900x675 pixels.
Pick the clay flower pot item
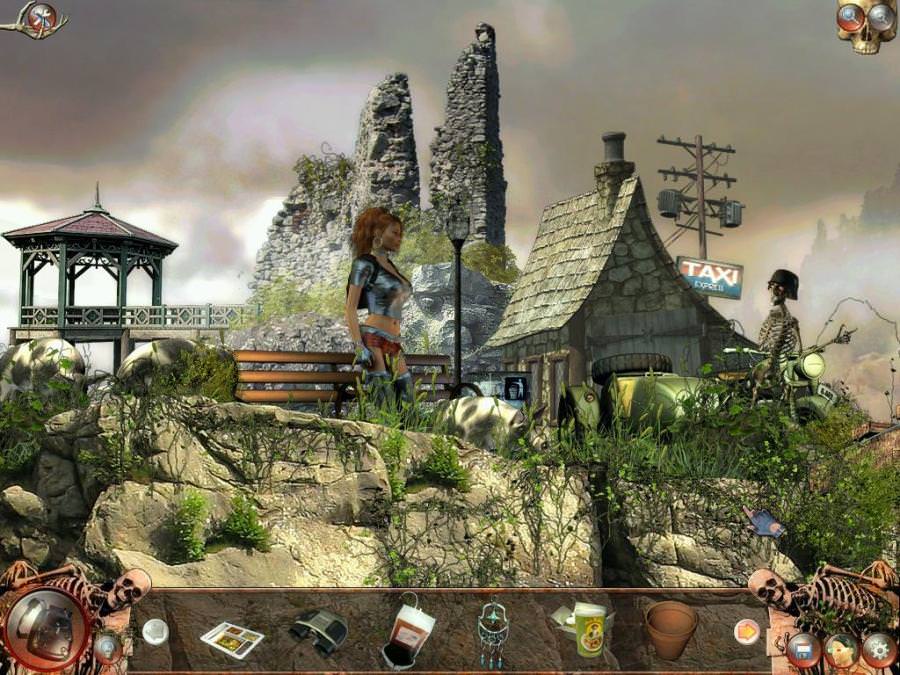click(x=670, y=628)
